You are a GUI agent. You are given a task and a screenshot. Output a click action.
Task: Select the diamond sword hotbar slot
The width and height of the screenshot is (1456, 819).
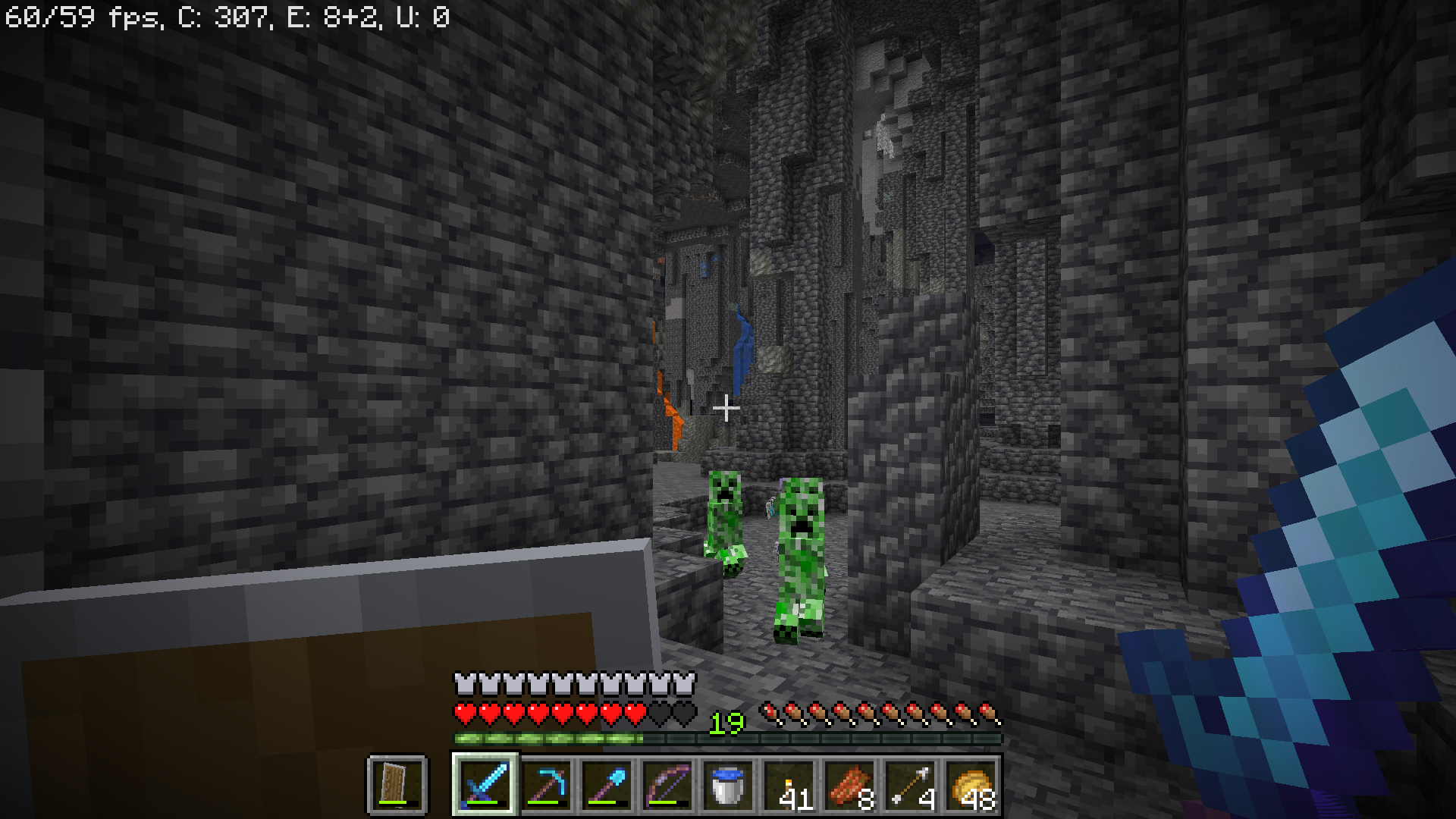(485, 784)
